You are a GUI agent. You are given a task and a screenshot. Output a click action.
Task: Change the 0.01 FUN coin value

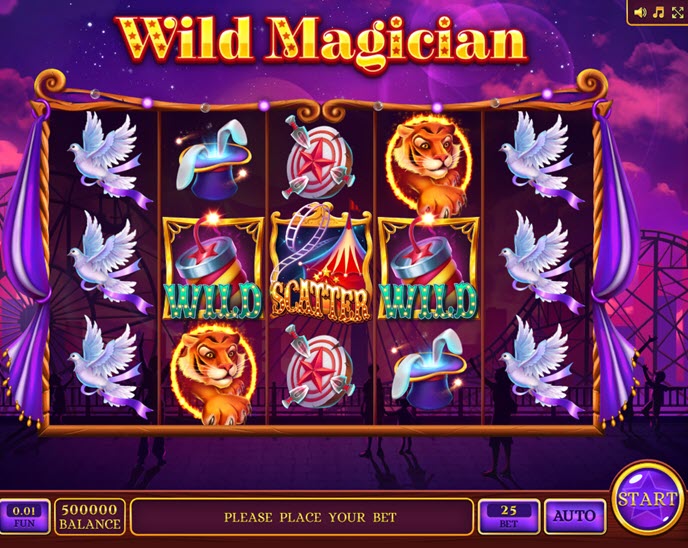[24, 516]
